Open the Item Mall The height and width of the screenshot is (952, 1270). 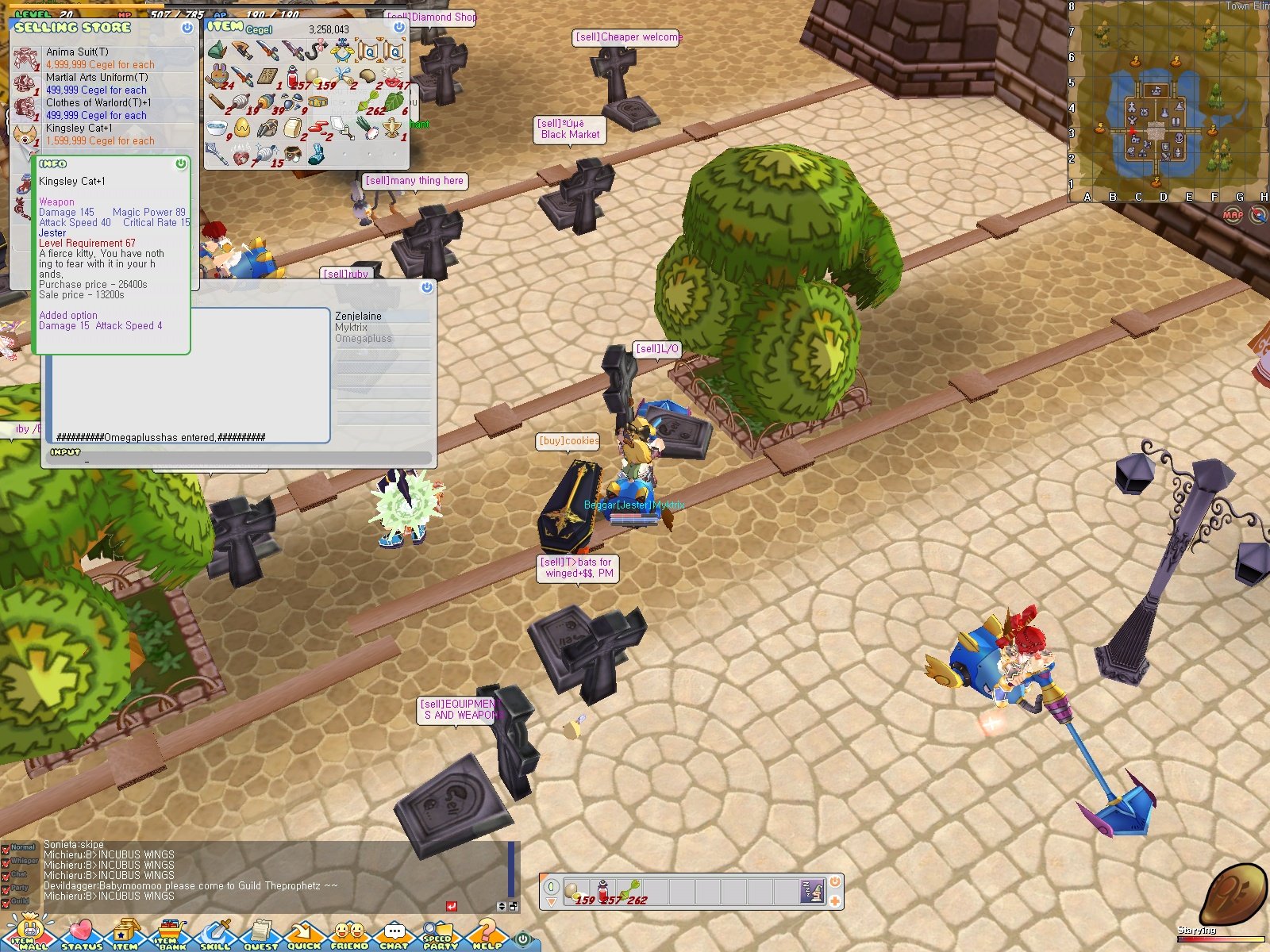(x=30, y=938)
